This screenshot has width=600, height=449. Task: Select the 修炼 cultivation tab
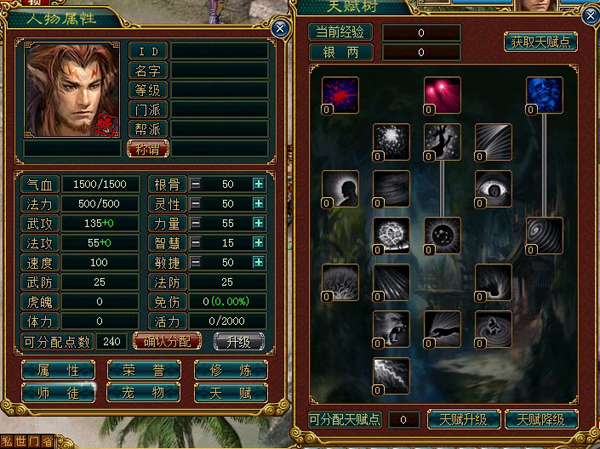[231, 369]
